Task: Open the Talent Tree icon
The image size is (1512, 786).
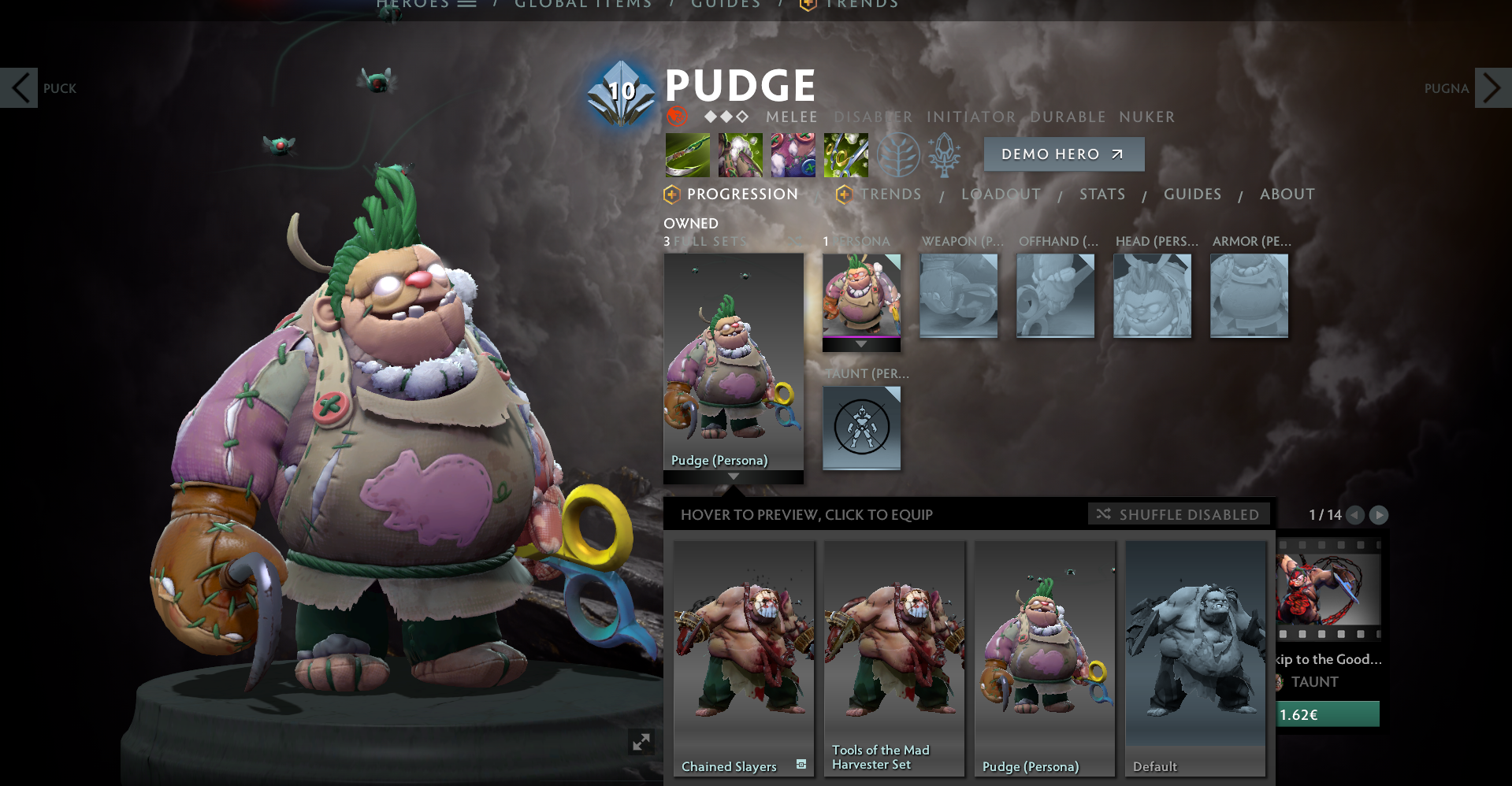Action: pyautogui.click(x=898, y=154)
